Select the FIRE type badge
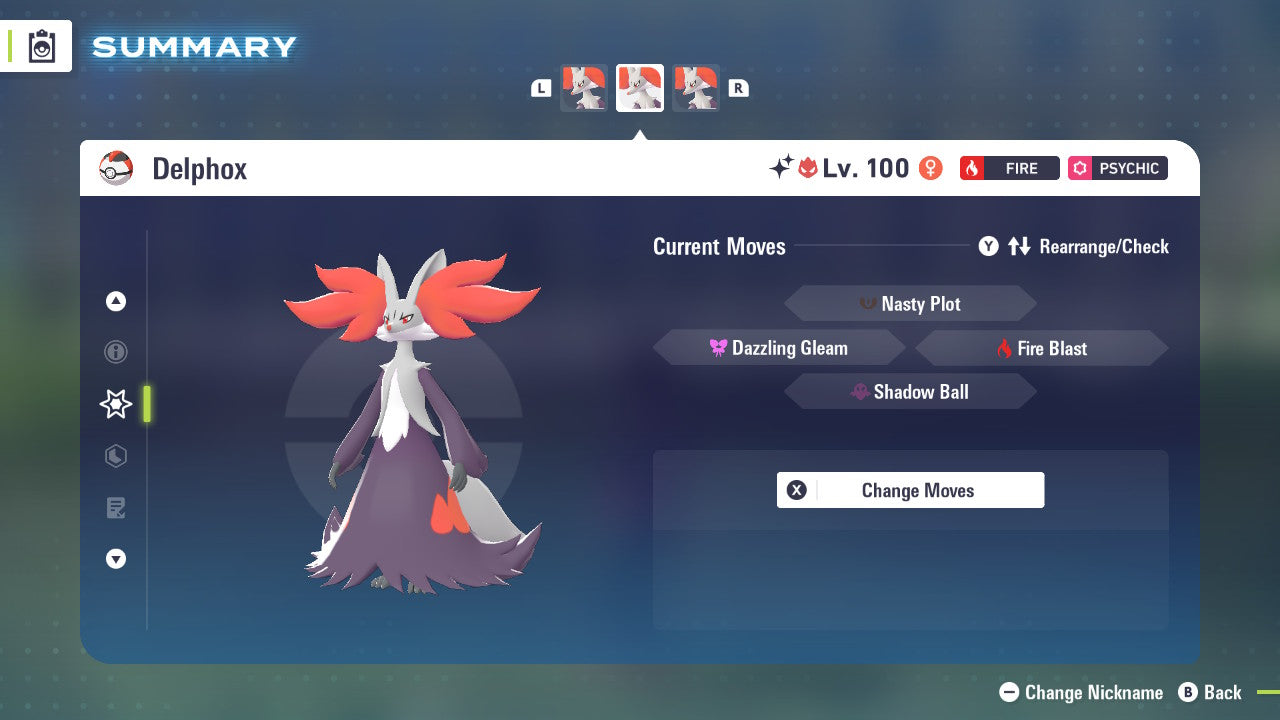Screen dimensions: 1280x720 (1010, 168)
